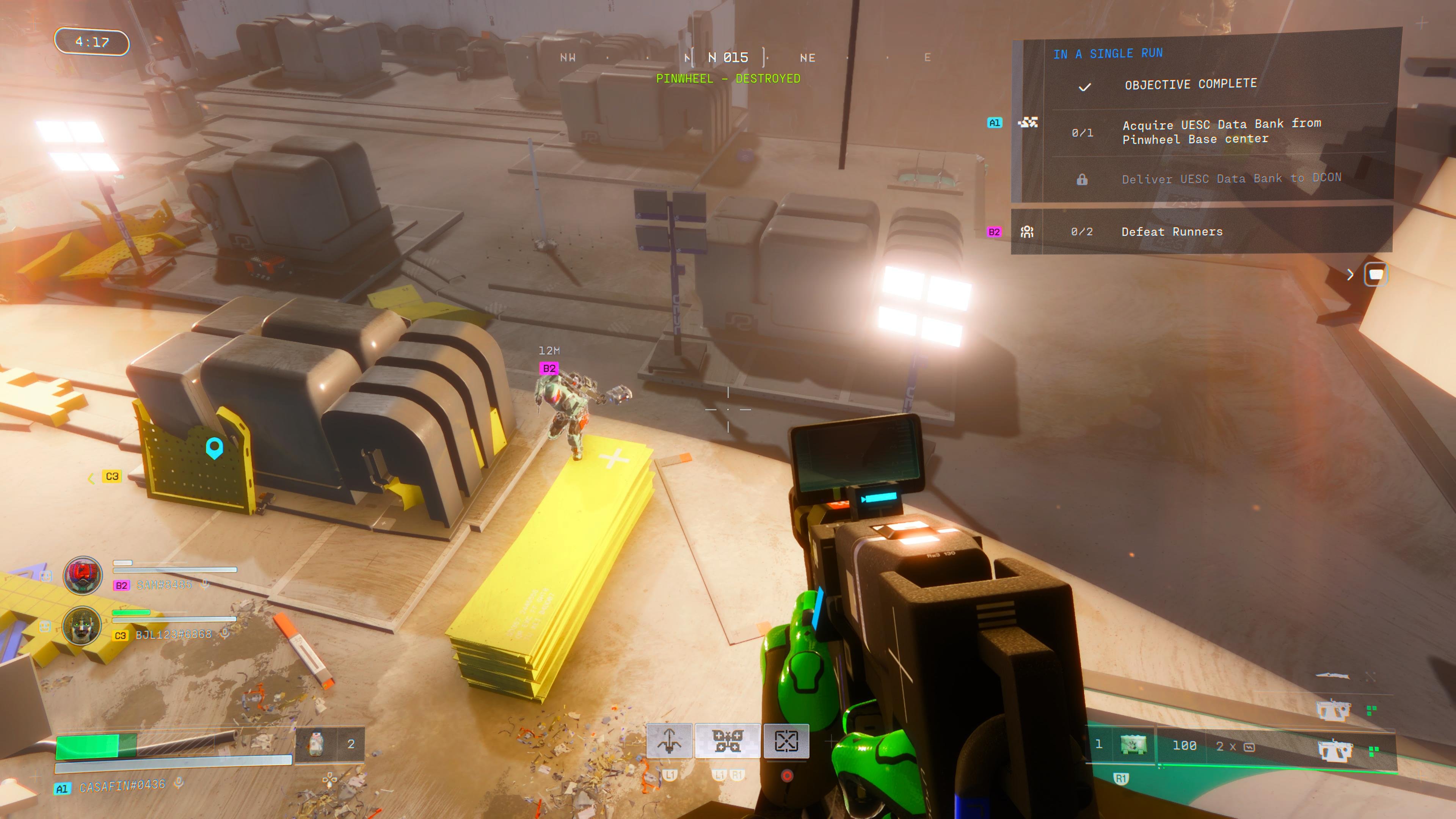Click the compass heading N 015
Image resolution: width=1456 pixels, height=819 pixels.
[x=728, y=58]
